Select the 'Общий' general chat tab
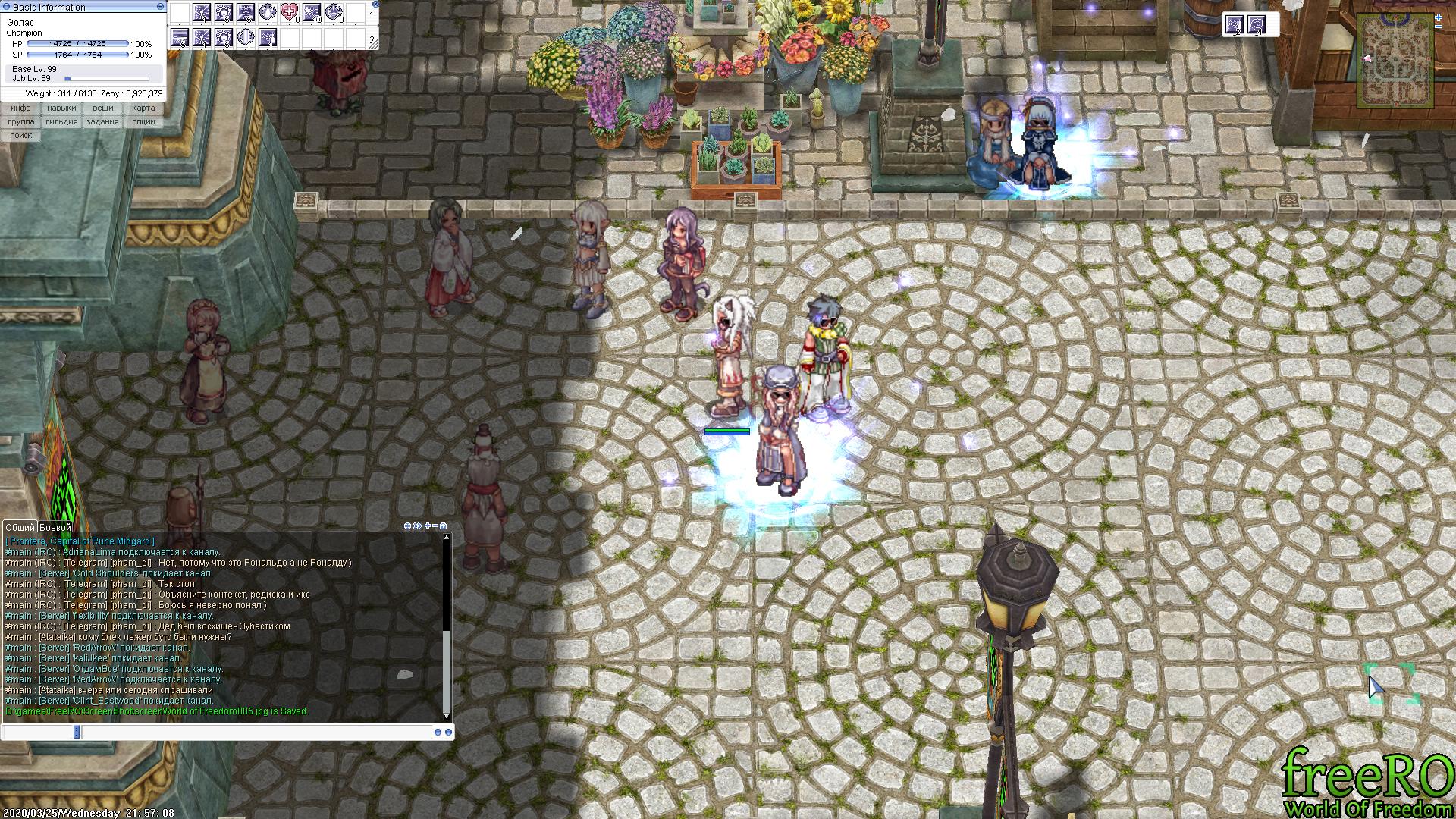The image size is (1456, 819). [x=20, y=527]
